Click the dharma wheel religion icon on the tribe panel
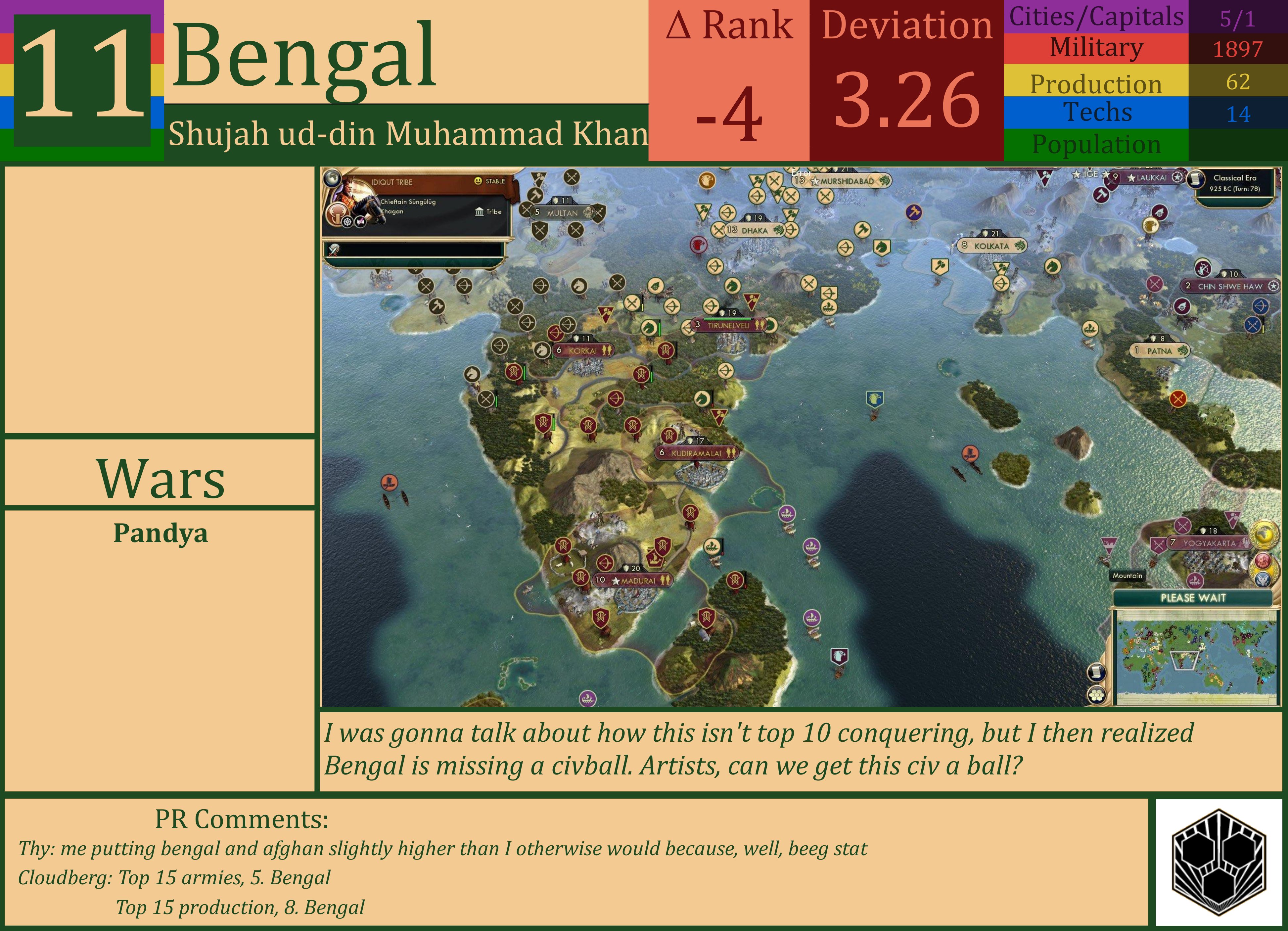 point(347,223)
